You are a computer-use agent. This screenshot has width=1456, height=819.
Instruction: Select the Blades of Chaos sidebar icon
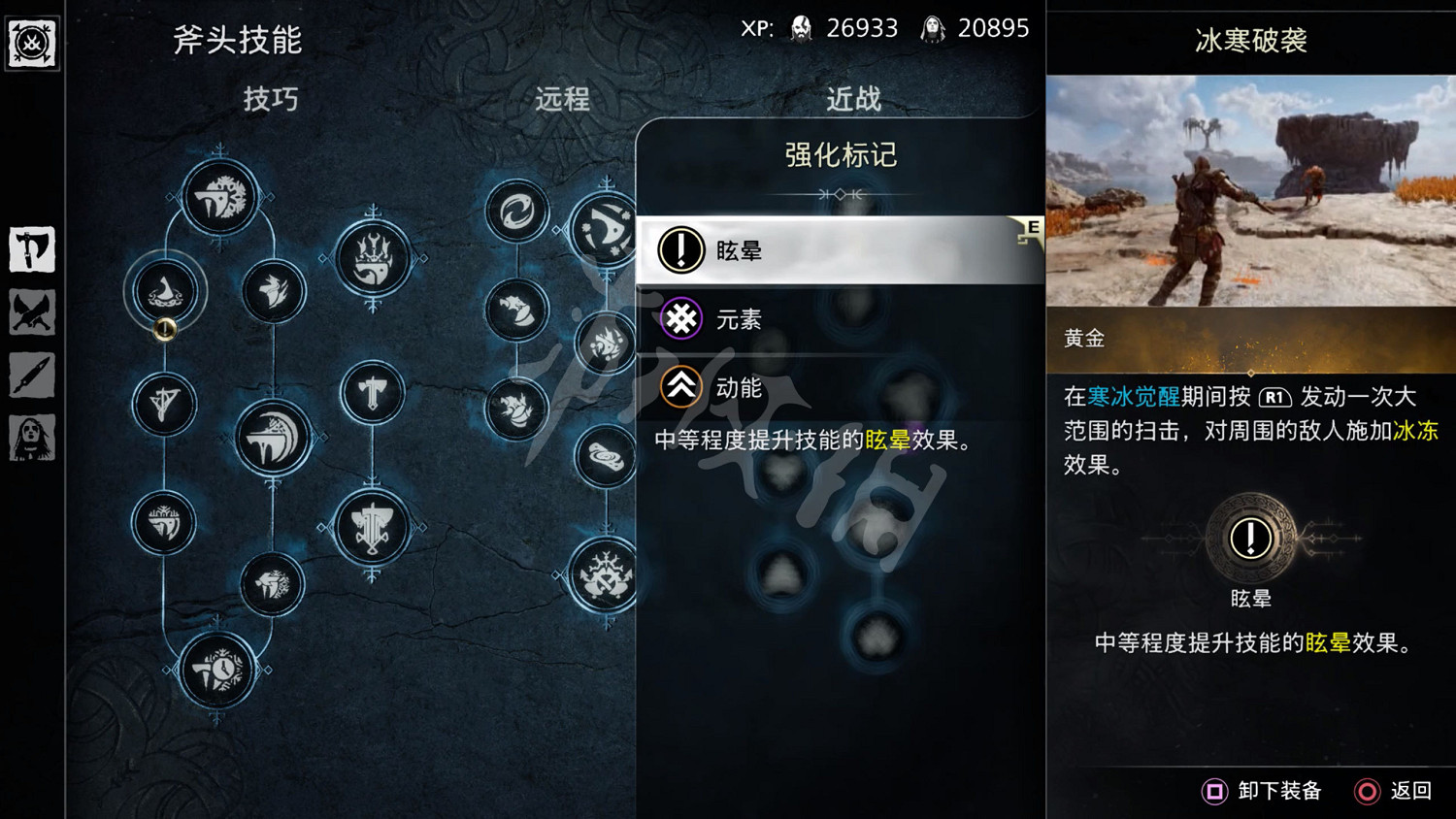coord(32,312)
